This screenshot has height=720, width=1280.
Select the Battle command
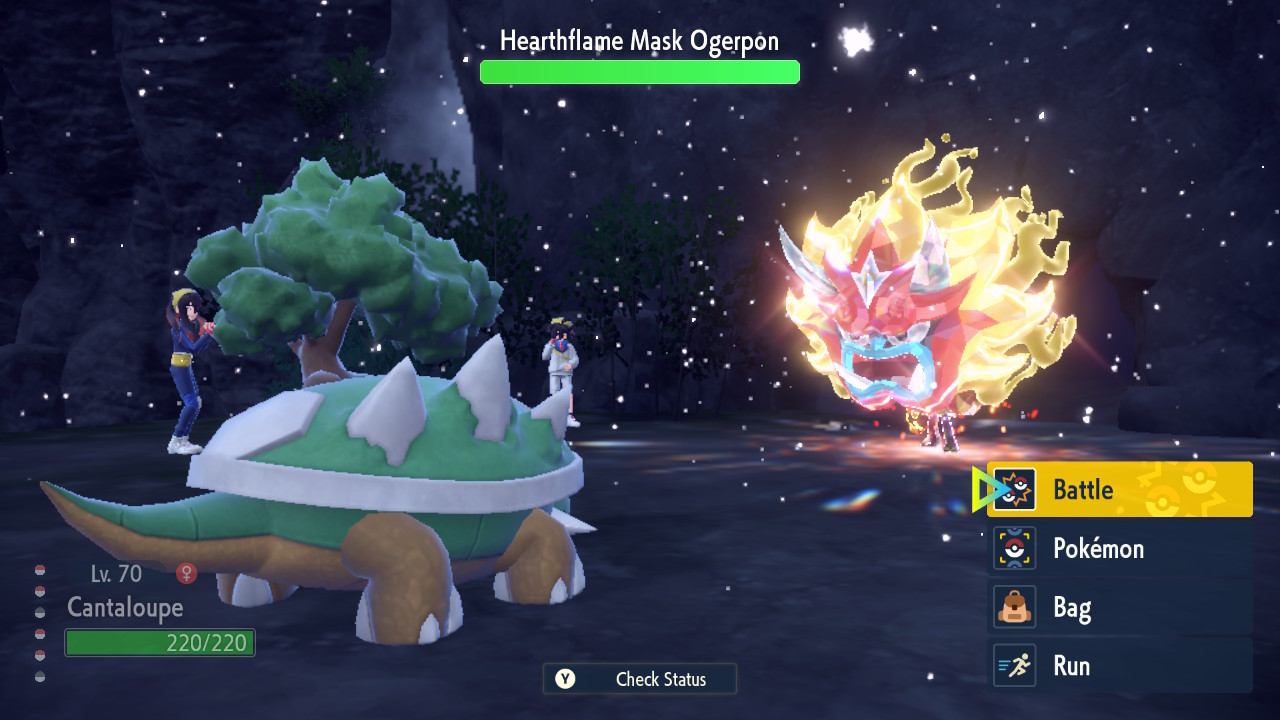tap(1120, 489)
